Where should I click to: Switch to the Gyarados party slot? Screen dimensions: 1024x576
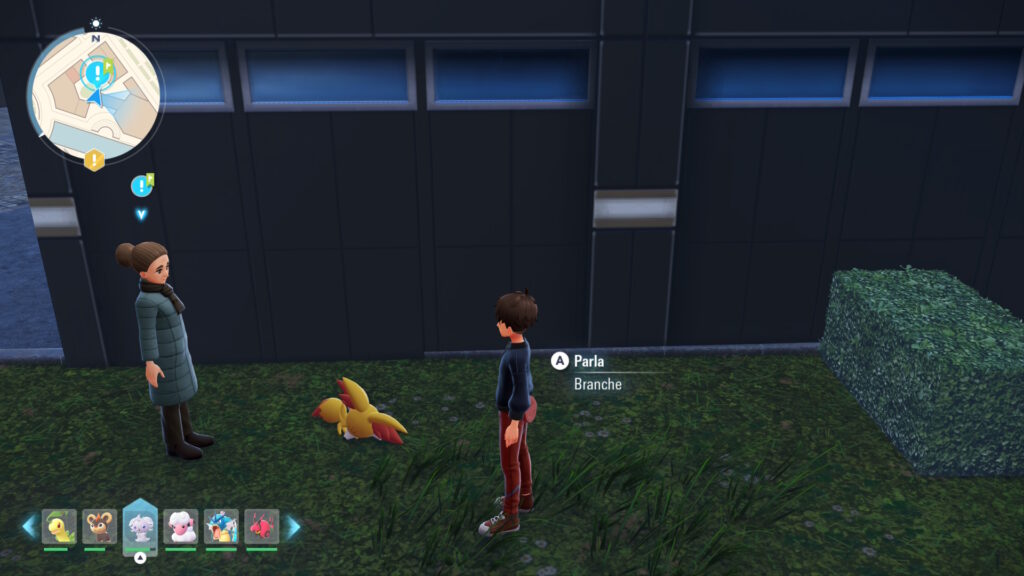tap(221, 526)
